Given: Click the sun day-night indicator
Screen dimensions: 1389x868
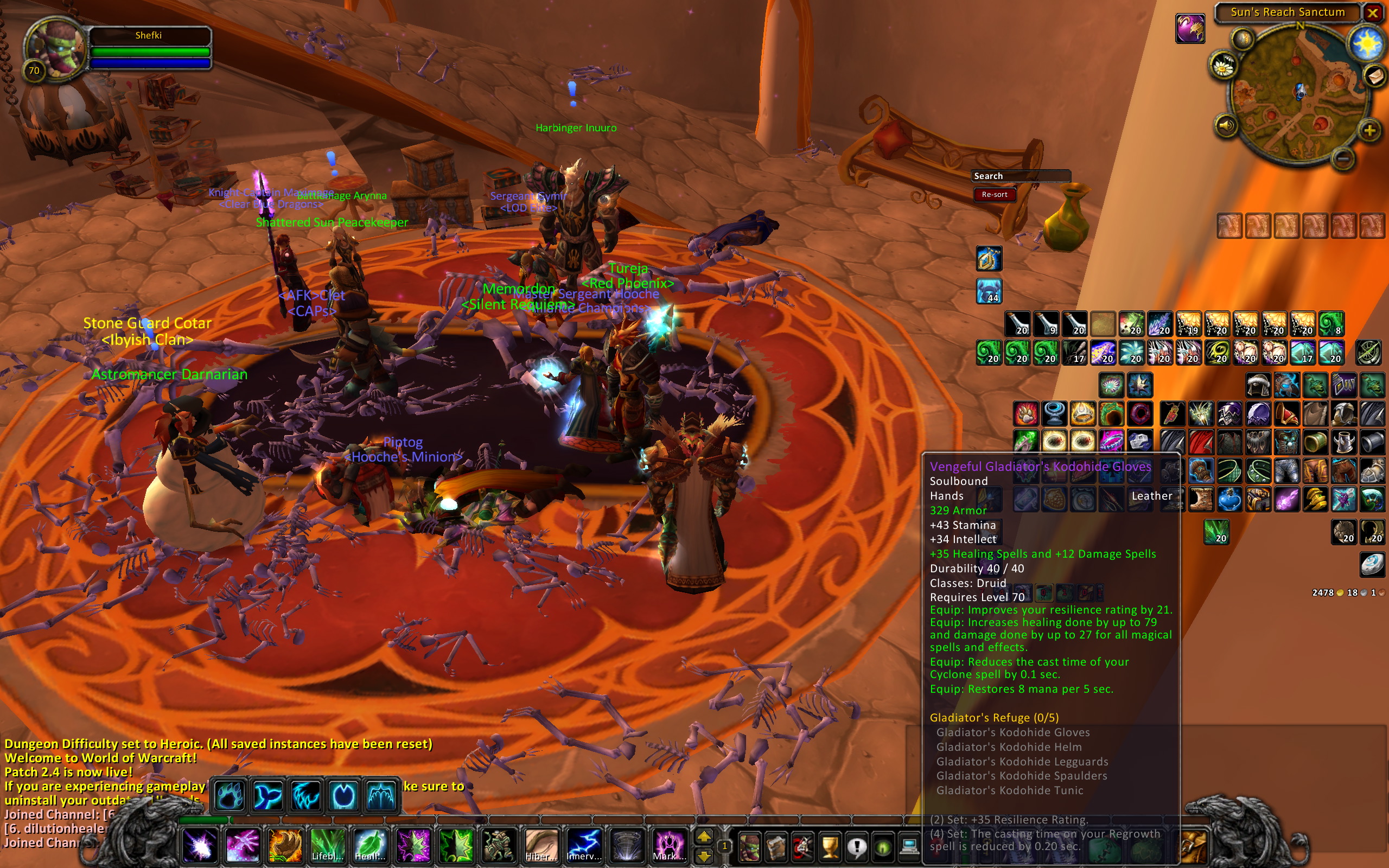Looking at the screenshot, I should coord(1366,43).
